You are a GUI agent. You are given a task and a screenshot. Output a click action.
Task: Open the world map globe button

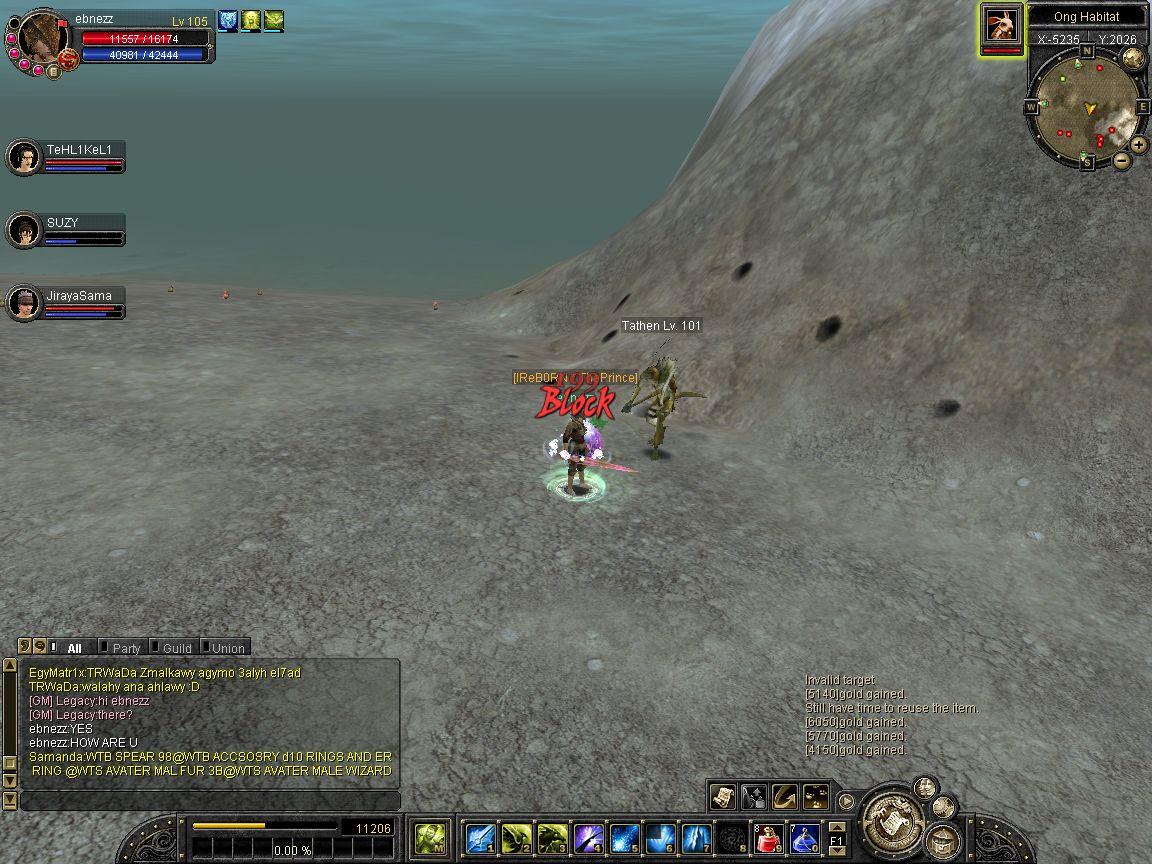click(1133, 58)
